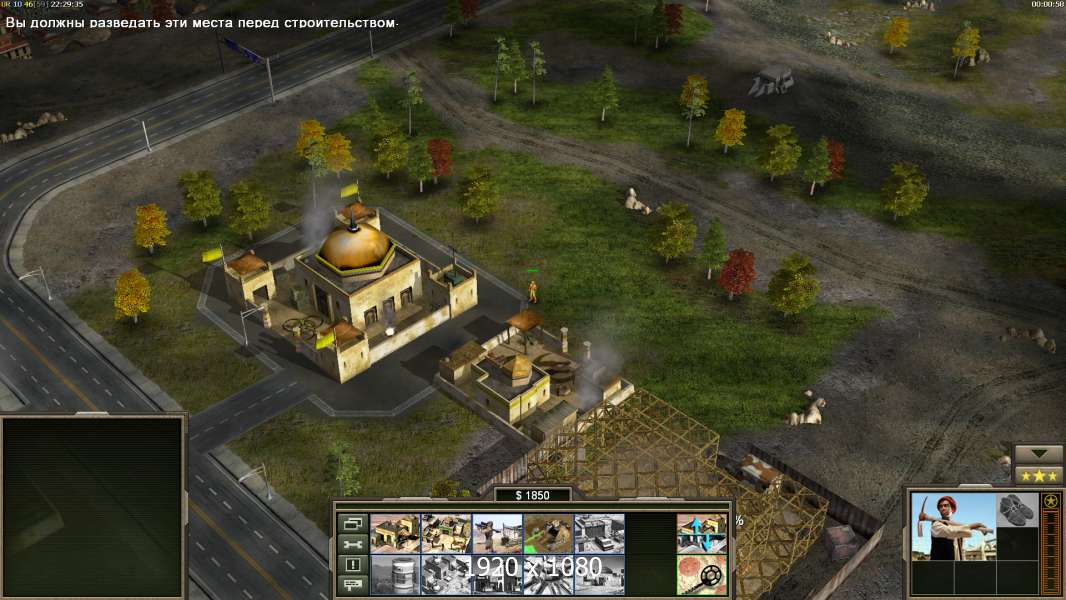Click the wrench button
The width and height of the screenshot is (1066, 600).
click(x=351, y=544)
